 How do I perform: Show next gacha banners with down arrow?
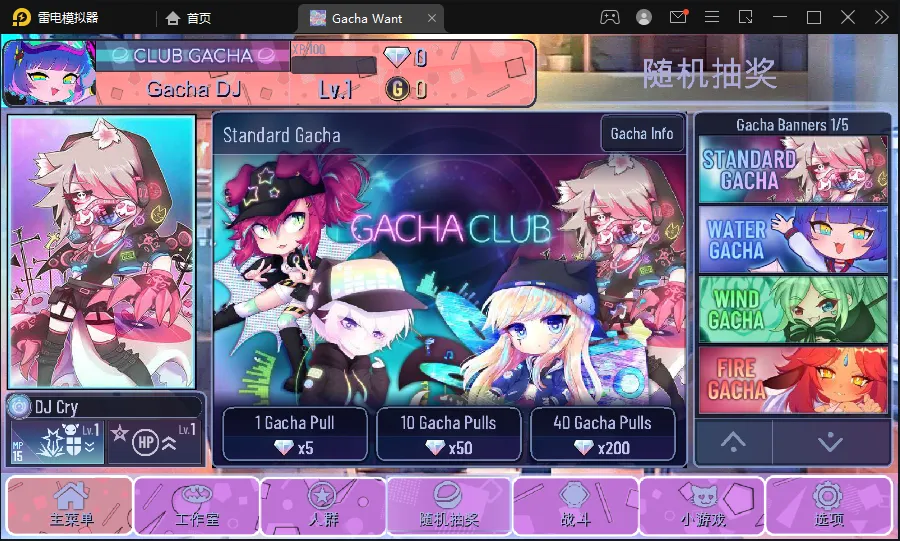pyautogui.click(x=831, y=441)
